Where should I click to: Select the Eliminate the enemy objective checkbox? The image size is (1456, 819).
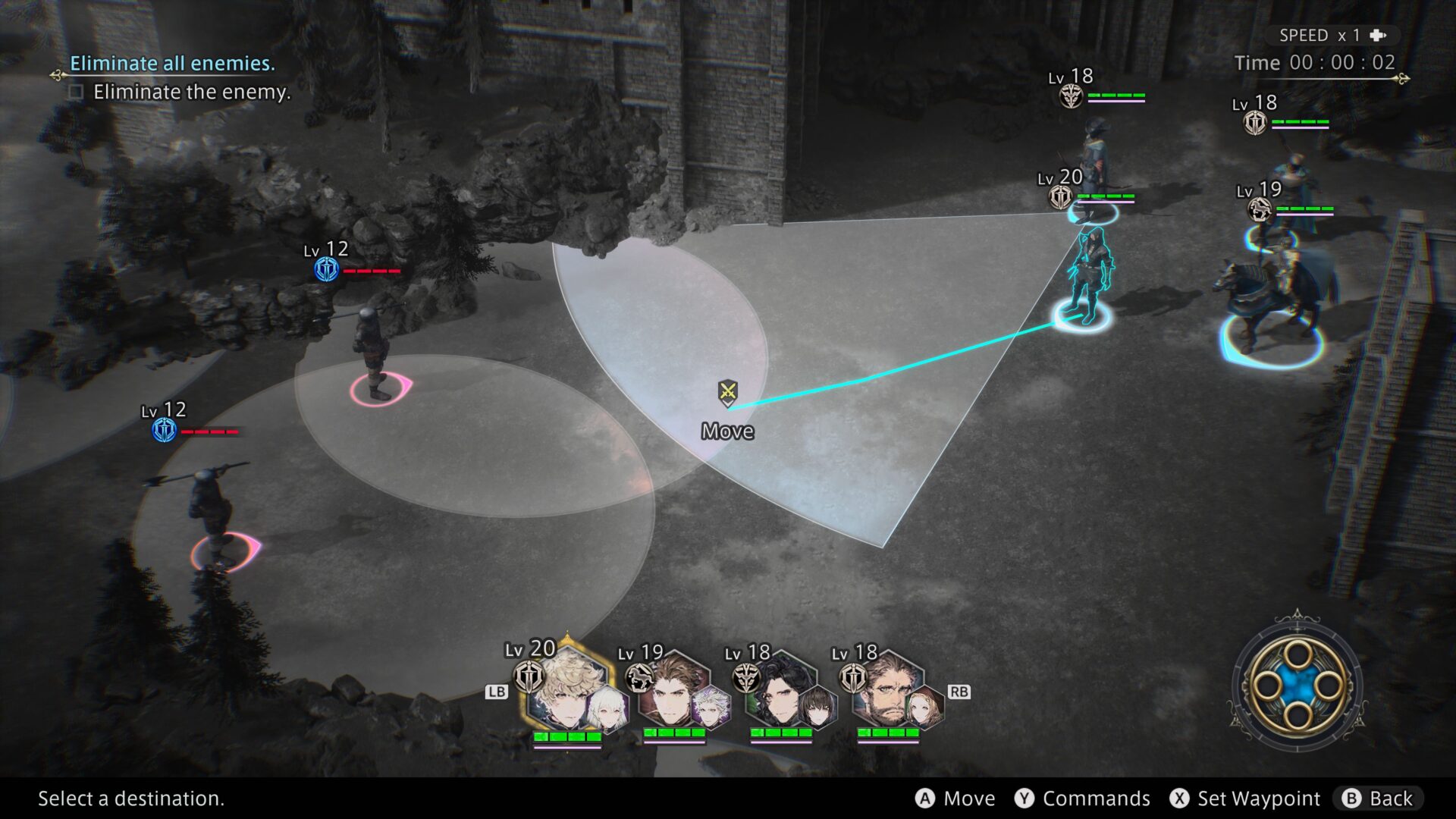pyautogui.click(x=76, y=93)
